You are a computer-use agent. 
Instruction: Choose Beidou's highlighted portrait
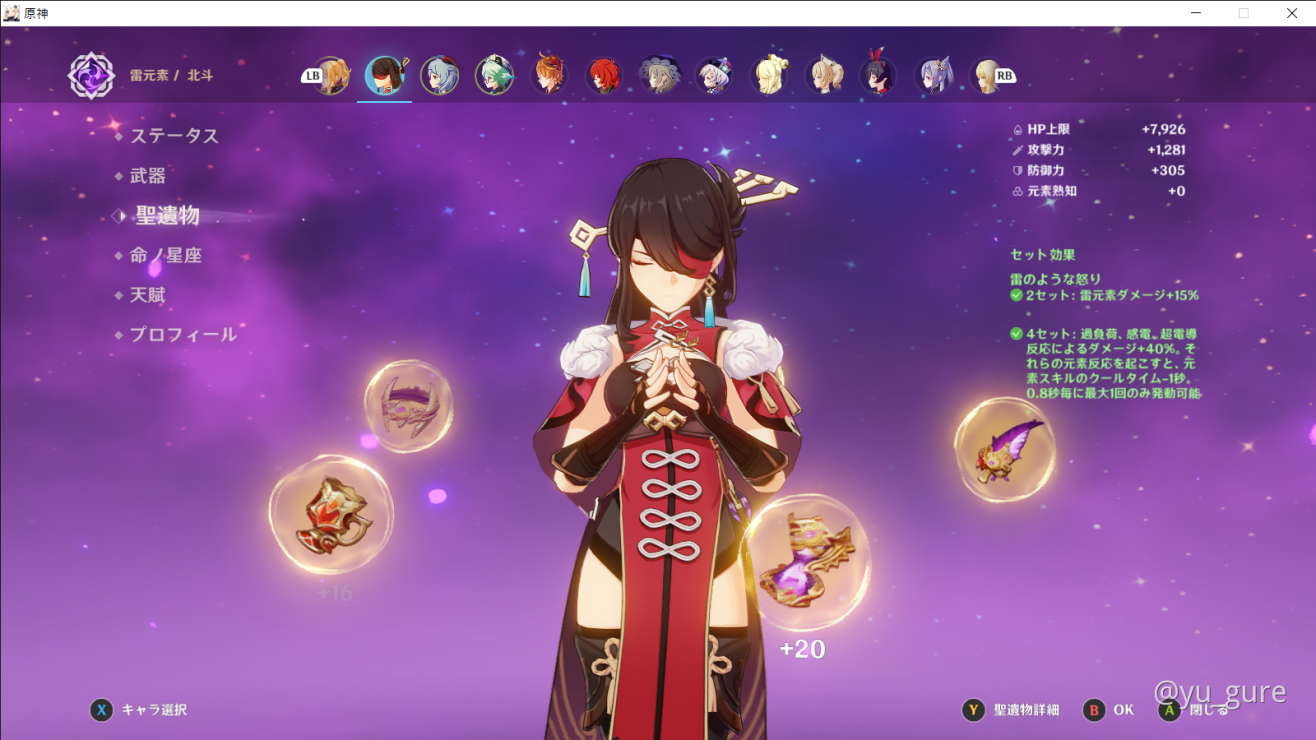385,76
